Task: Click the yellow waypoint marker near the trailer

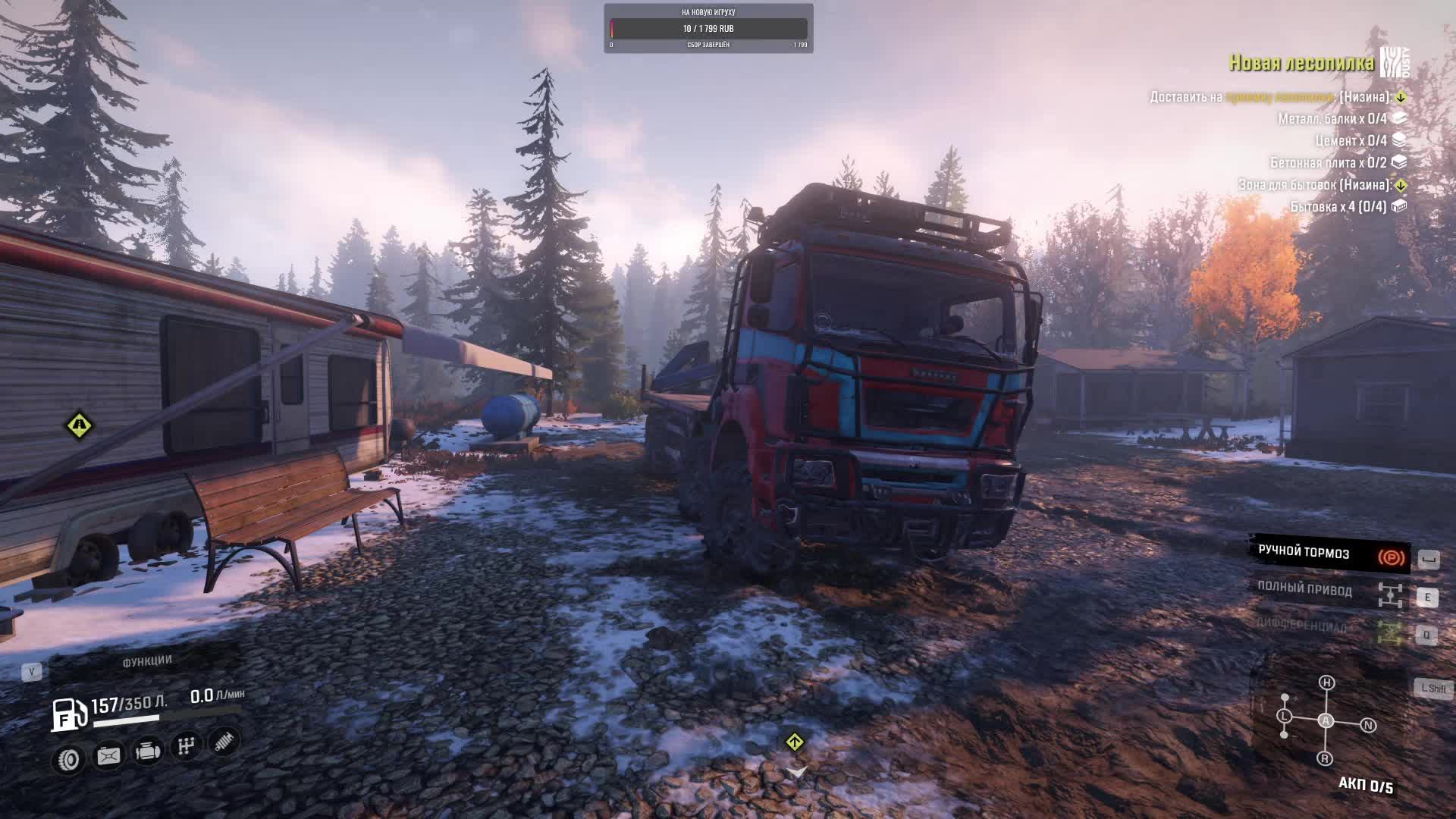Action: coord(79,425)
